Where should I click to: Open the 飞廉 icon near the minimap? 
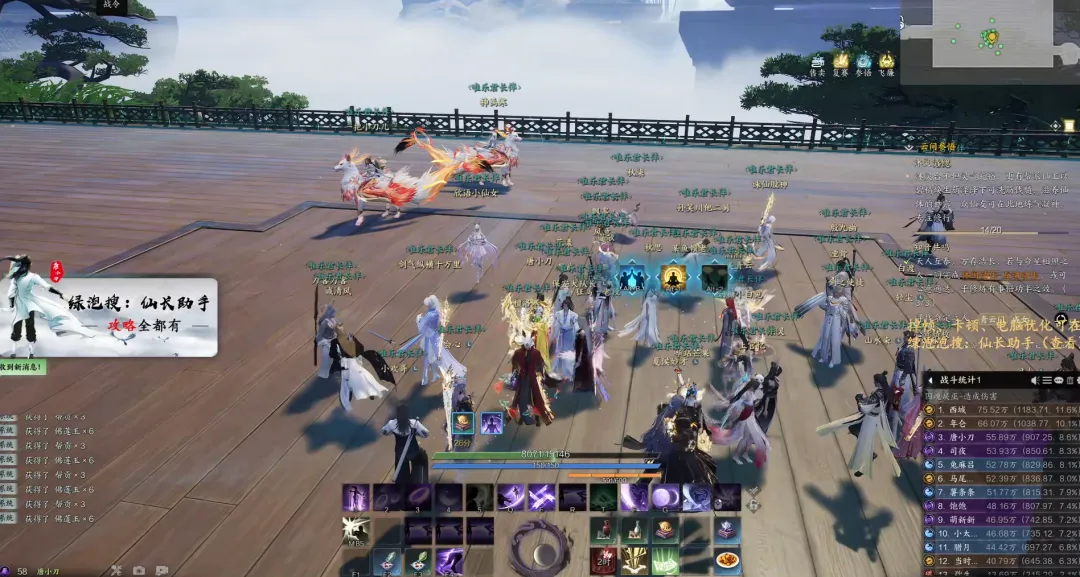(x=886, y=62)
